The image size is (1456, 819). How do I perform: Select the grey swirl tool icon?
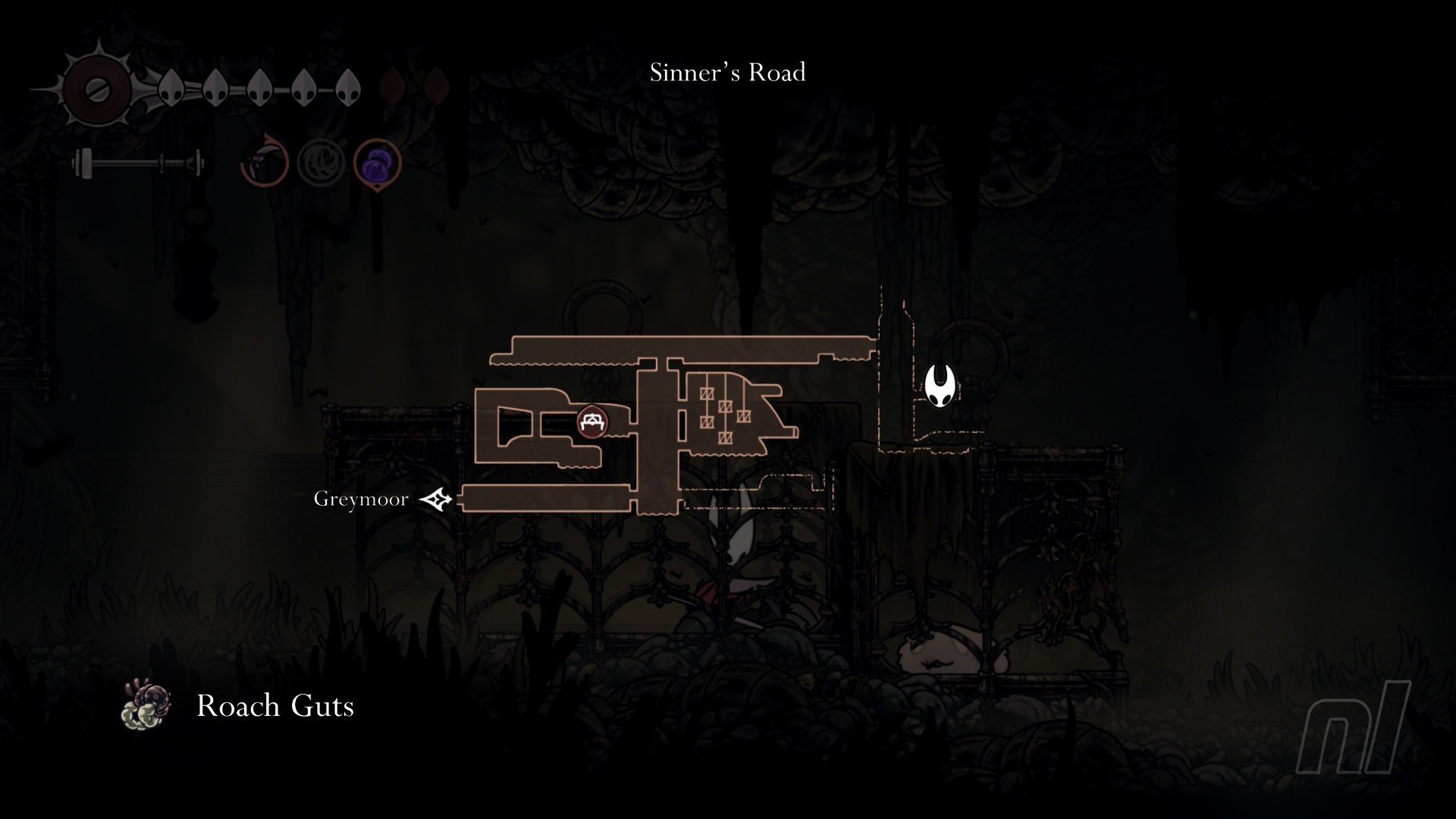(321, 162)
